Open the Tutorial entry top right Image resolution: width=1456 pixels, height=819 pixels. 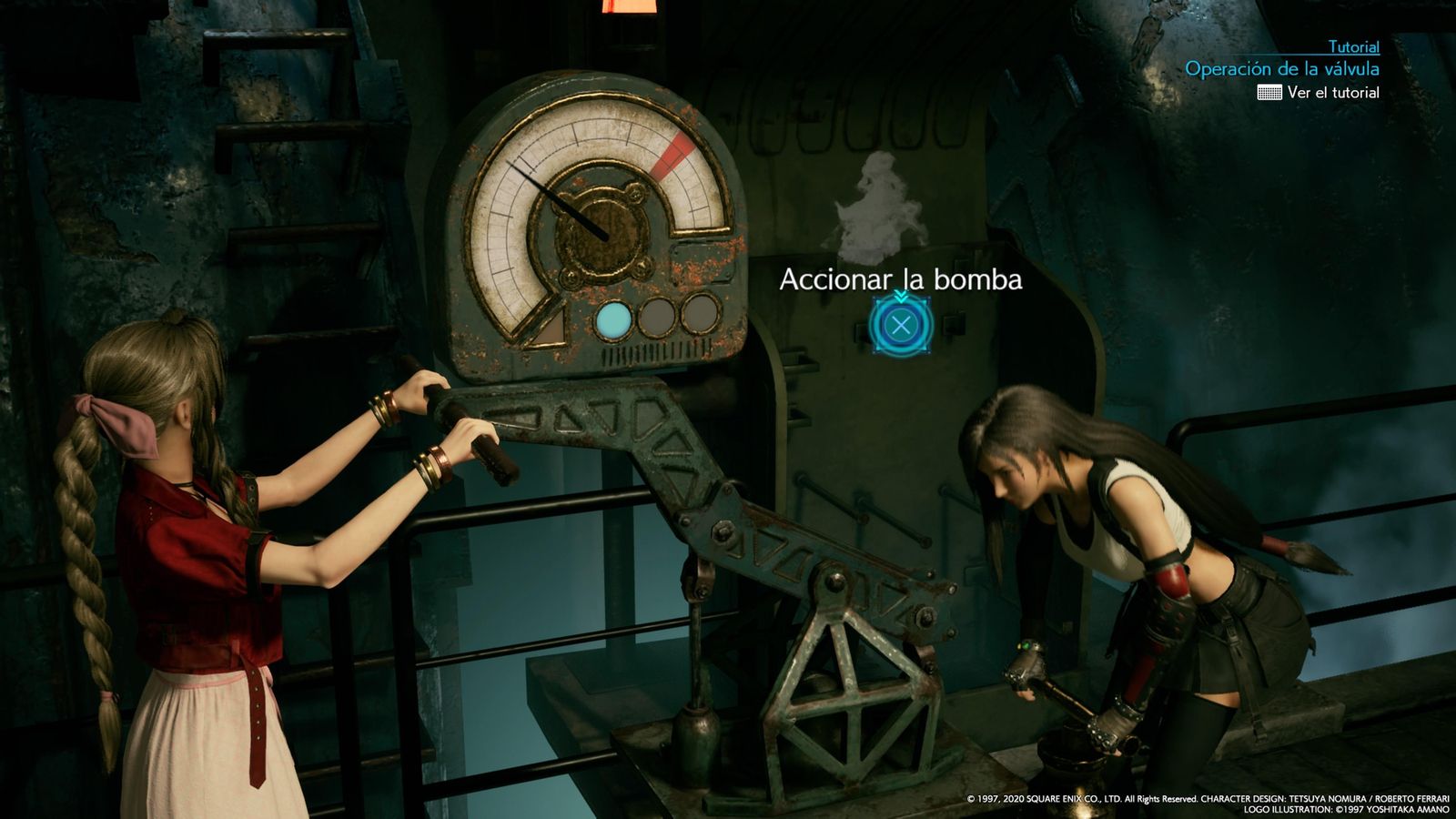coord(1352,47)
